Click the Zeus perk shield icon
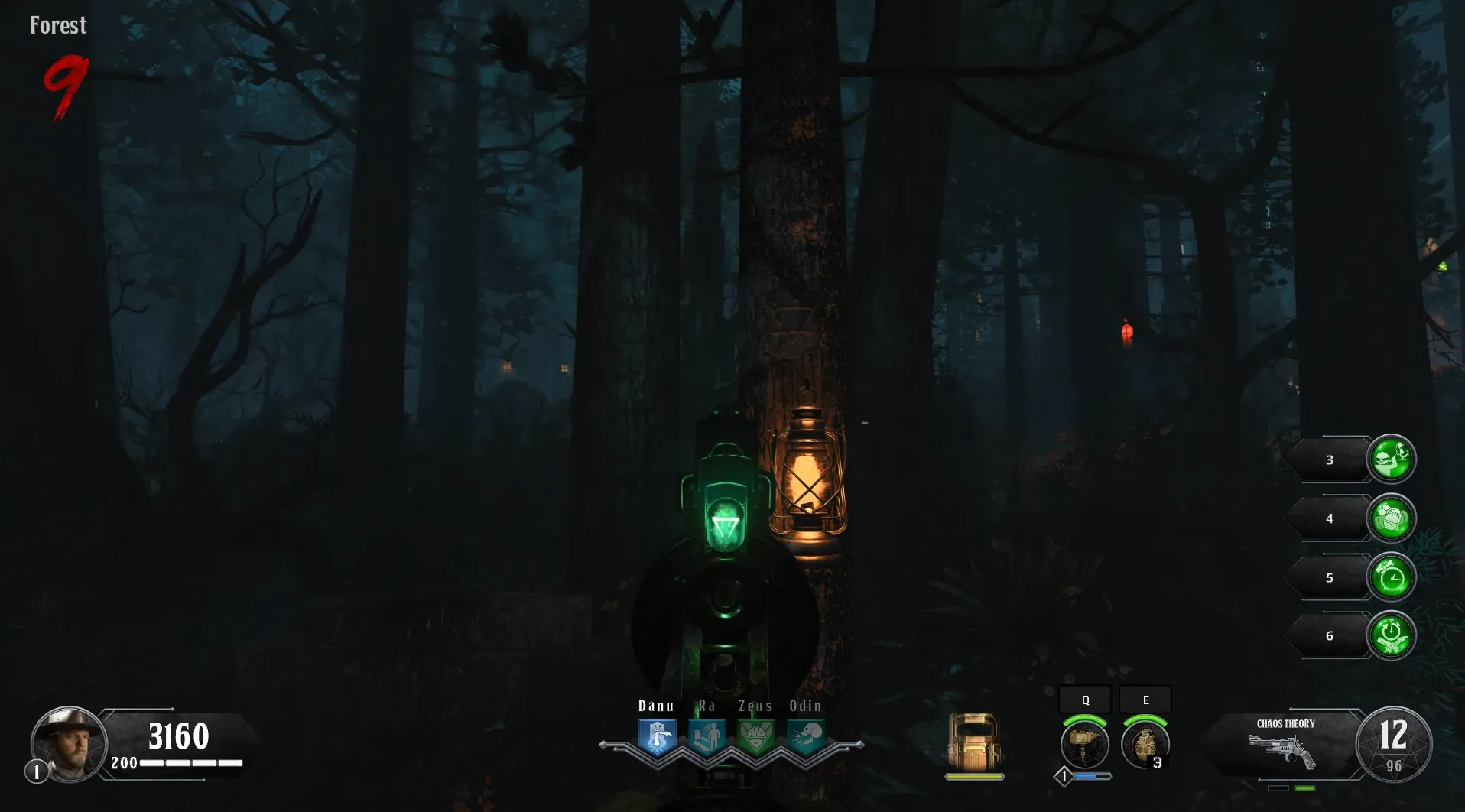1465x812 pixels. point(756,736)
